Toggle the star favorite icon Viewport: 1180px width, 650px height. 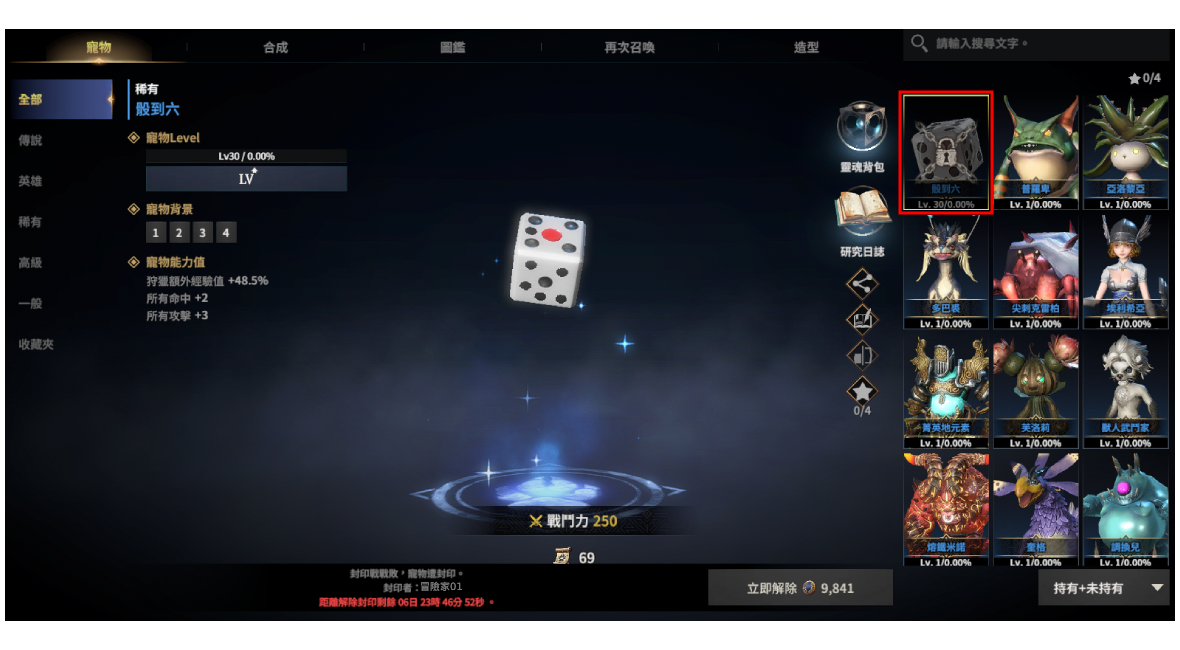pyautogui.click(x=862, y=391)
